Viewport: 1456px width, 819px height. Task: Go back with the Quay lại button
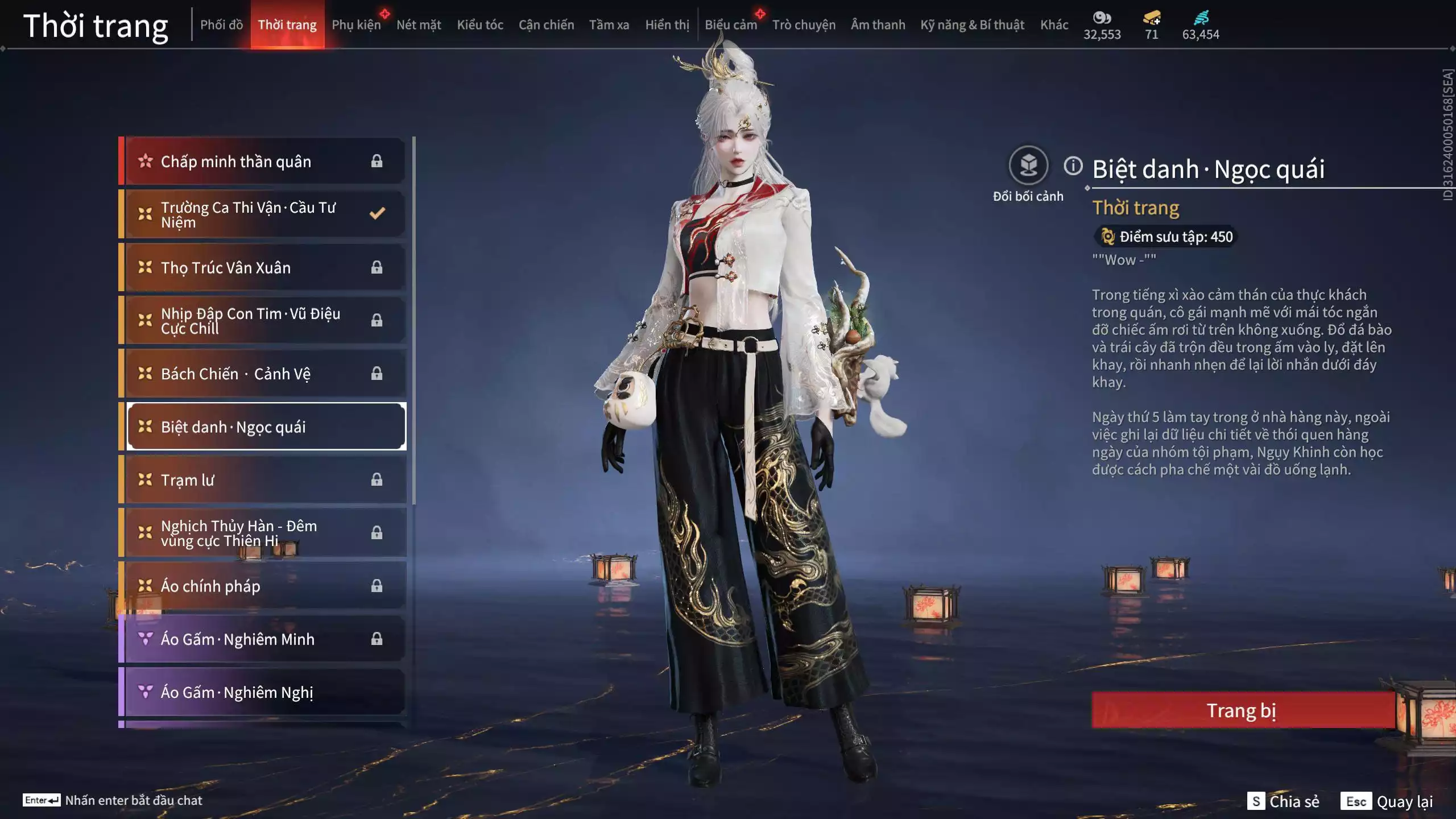[x=1387, y=801]
